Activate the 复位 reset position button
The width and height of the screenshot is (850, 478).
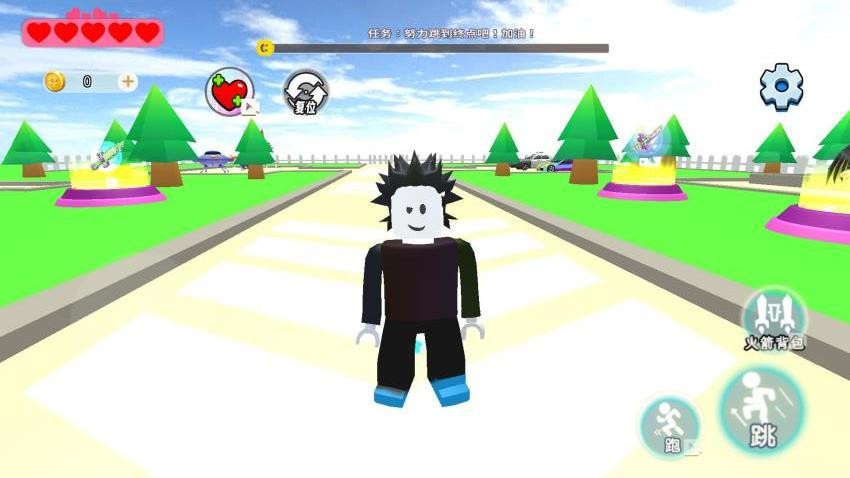tap(305, 93)
